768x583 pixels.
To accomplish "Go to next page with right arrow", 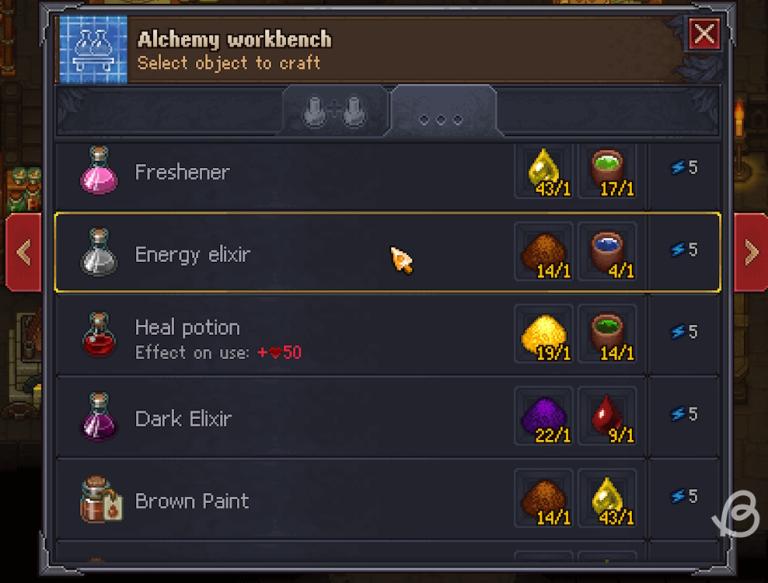I will 751,252.
